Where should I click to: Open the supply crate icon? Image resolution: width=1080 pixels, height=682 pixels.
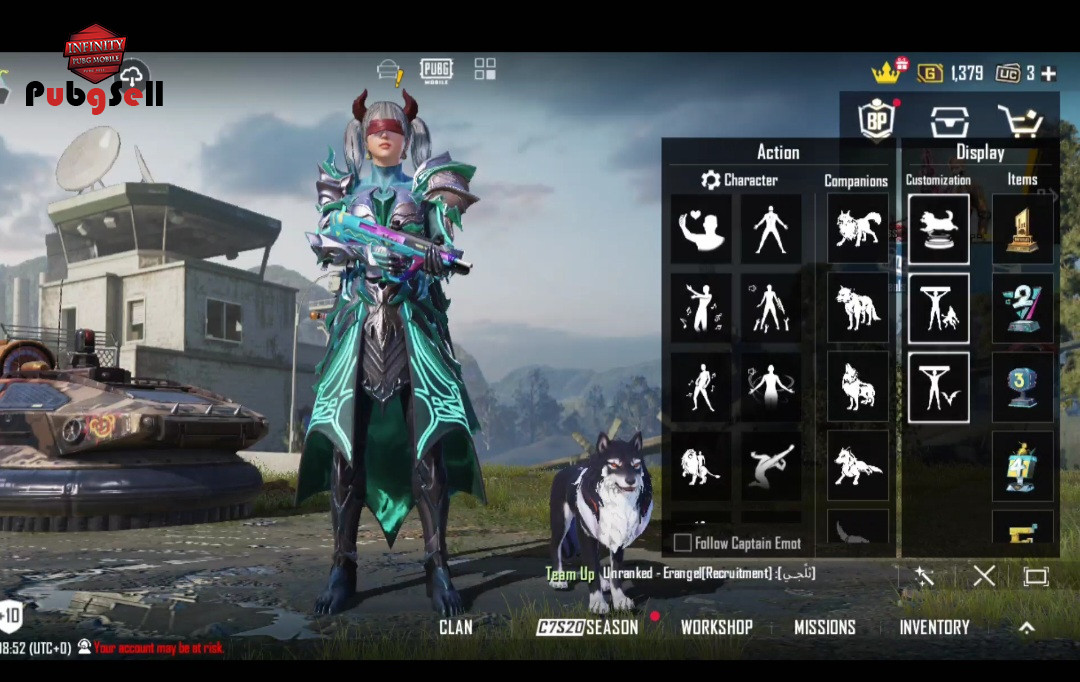pos(949,121)
